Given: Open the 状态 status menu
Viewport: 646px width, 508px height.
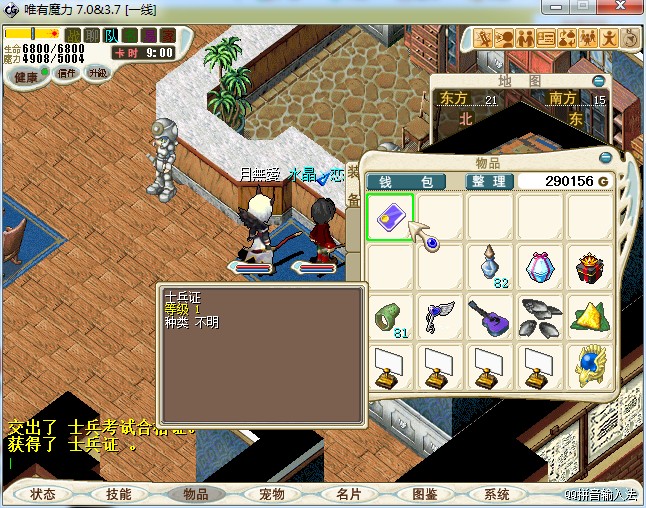Looking at the screenshot, I should 43,494.
